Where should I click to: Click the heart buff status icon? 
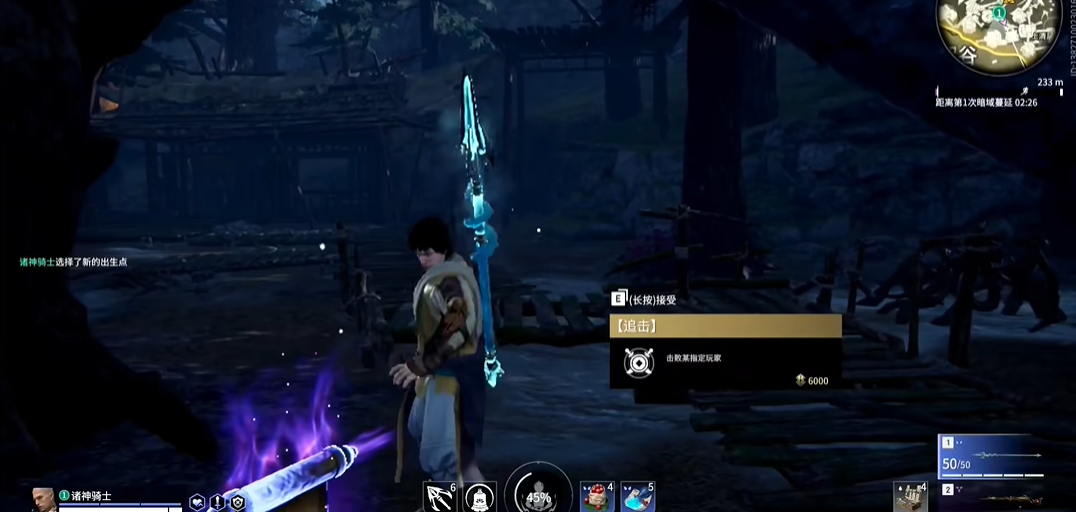pyautogui.click(x=198, y=502)
